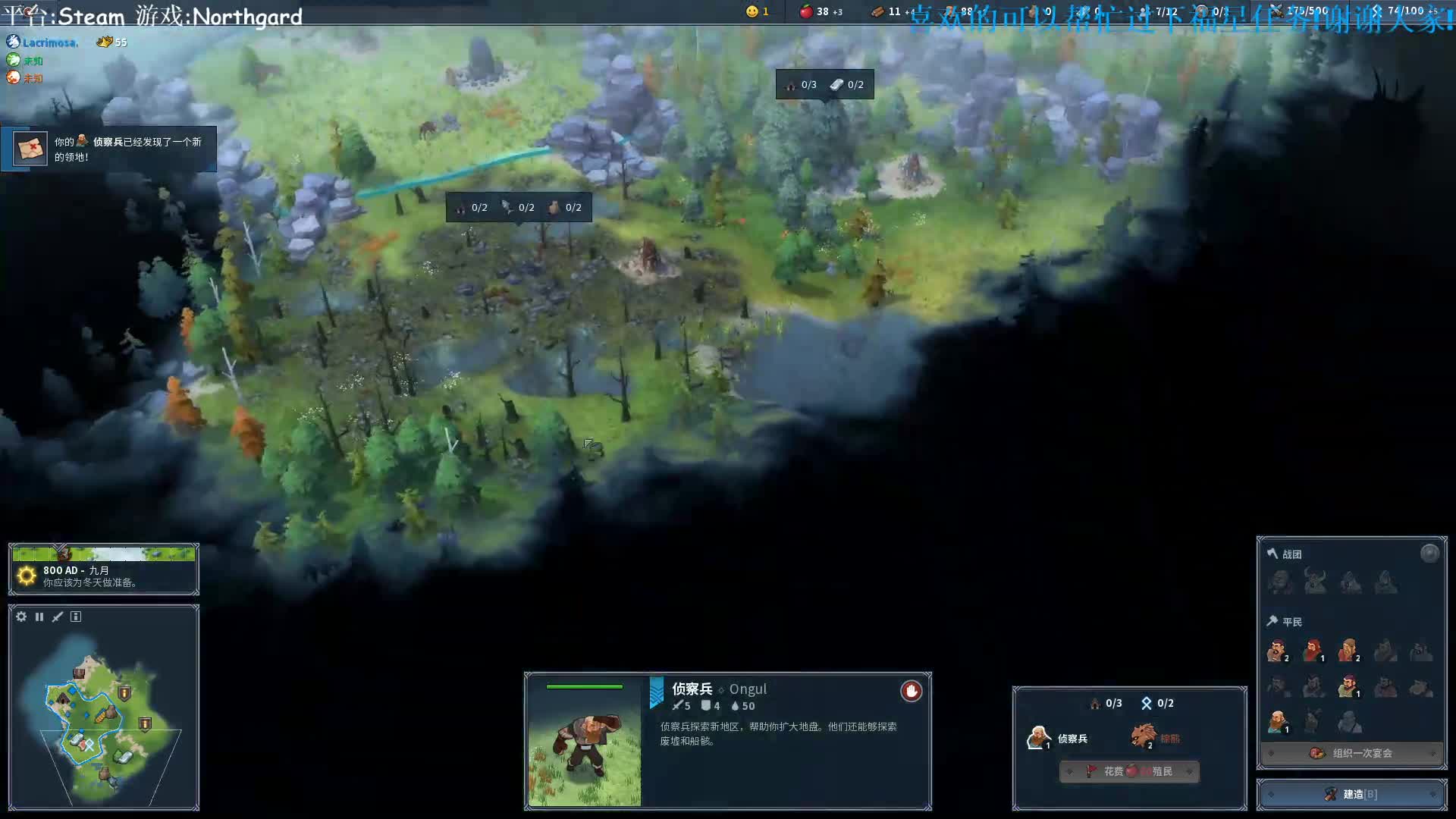
Task: Open the info panel icon above the minimap
Action: click(76, 617)
